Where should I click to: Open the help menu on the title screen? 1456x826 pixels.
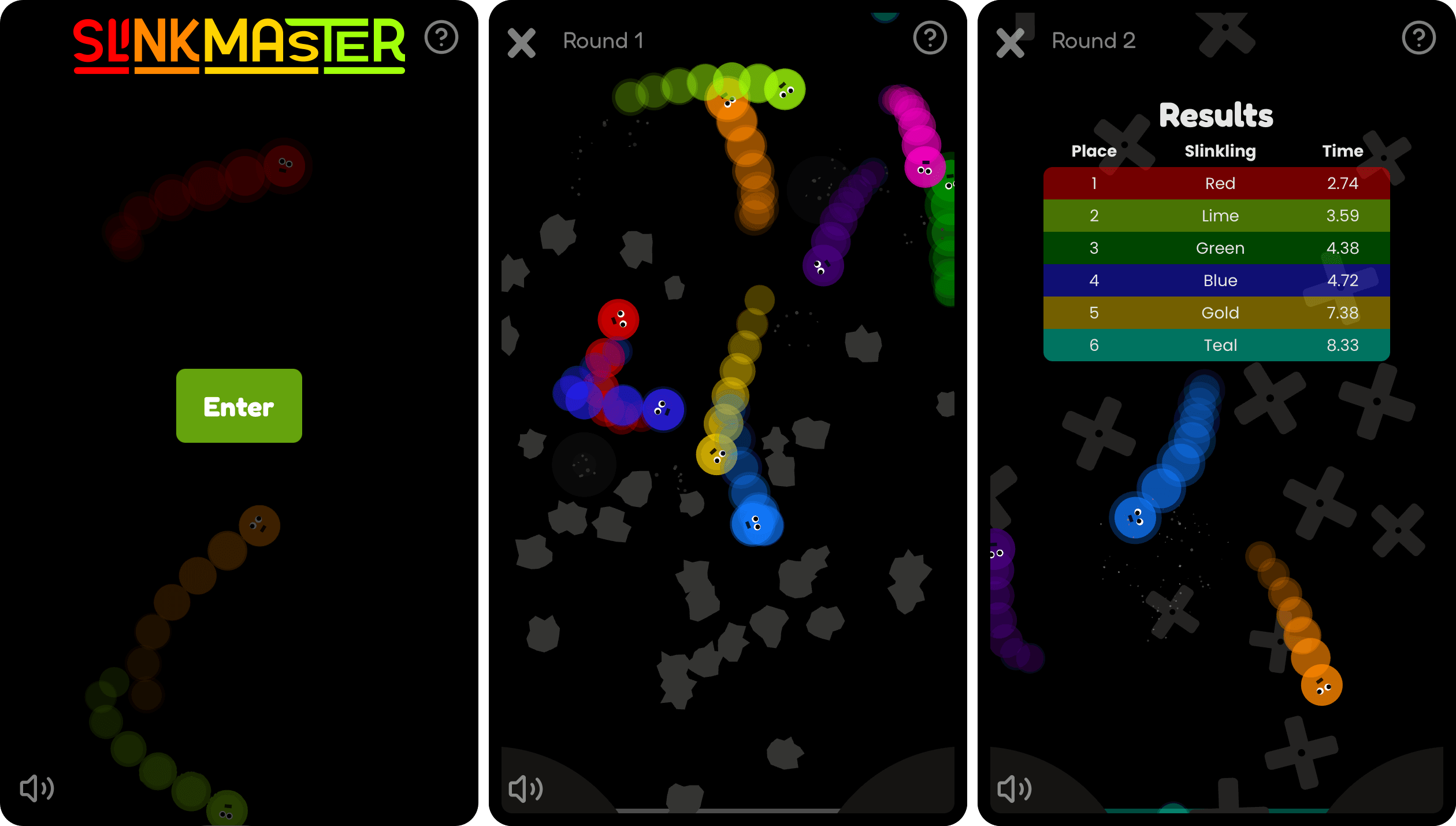(x=441, y=37)
